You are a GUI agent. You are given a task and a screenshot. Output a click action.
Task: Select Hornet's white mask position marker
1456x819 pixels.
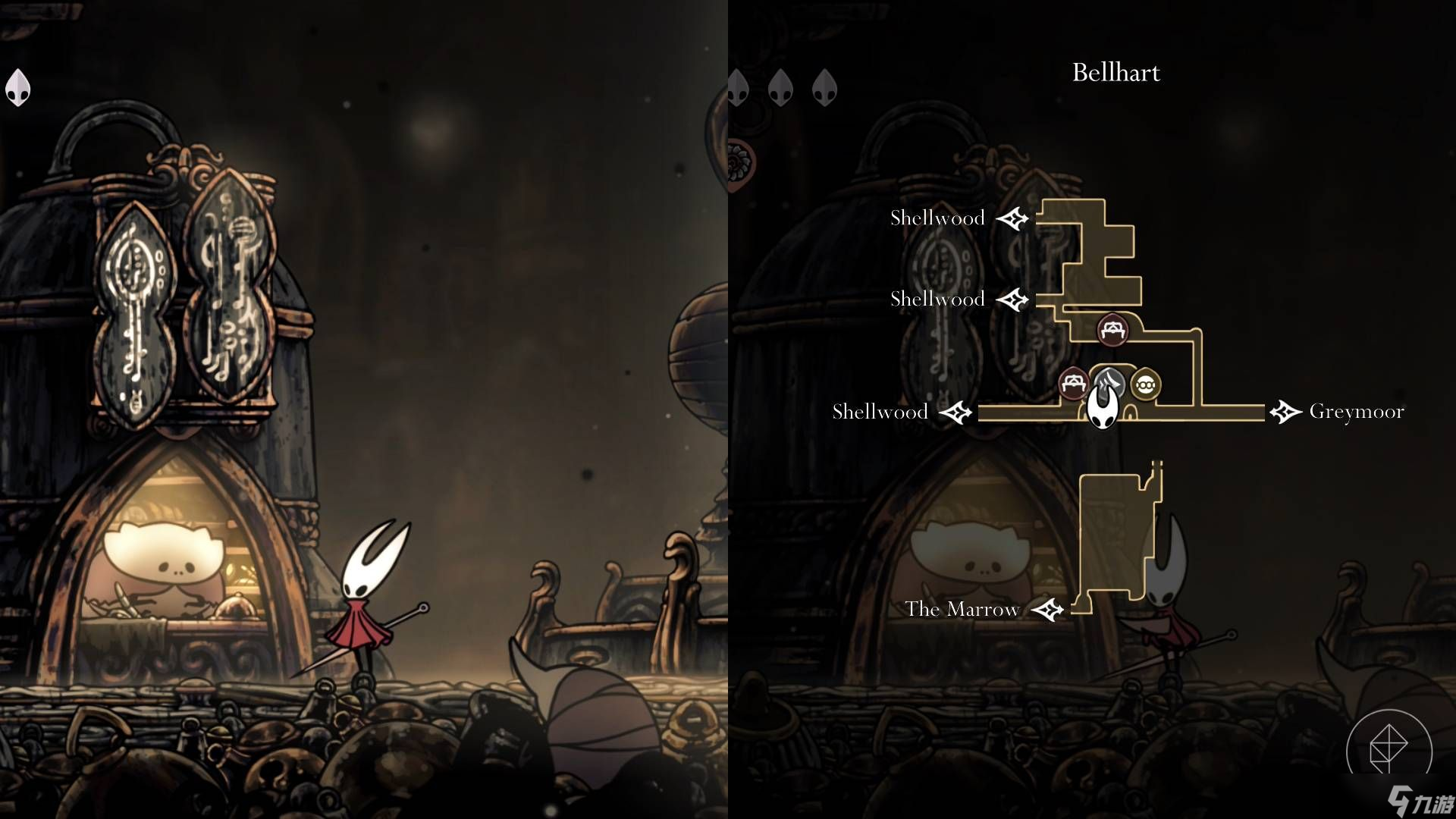coord(1102,407)
